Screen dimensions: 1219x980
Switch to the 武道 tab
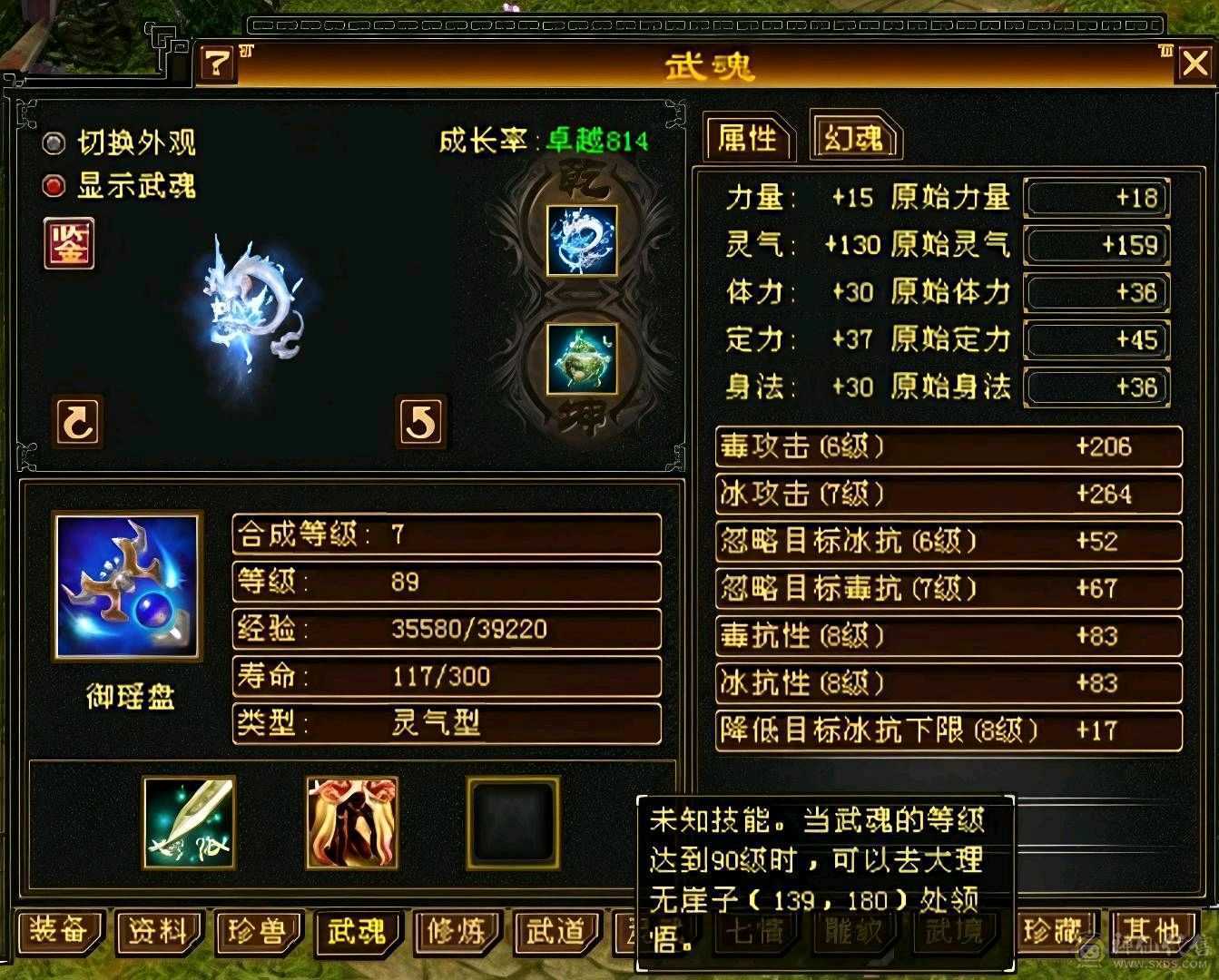coord(557,932)
